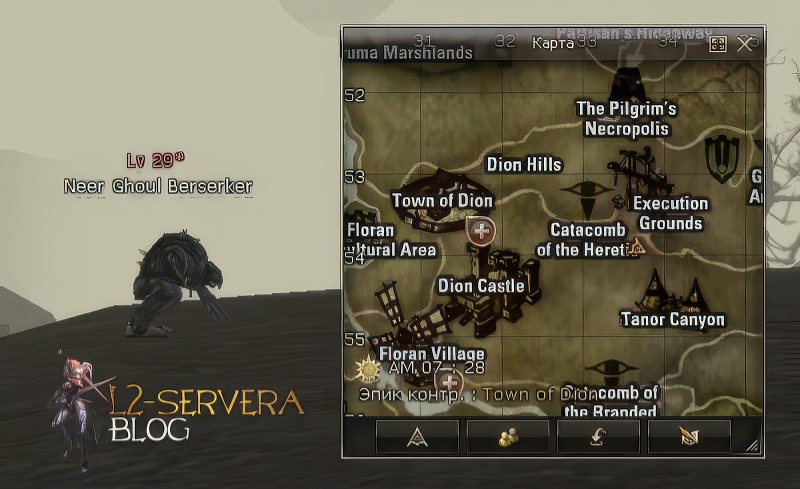Click the Dion Castle on the map
Viewport: 800px width, 489px height.
click(481, 286)
